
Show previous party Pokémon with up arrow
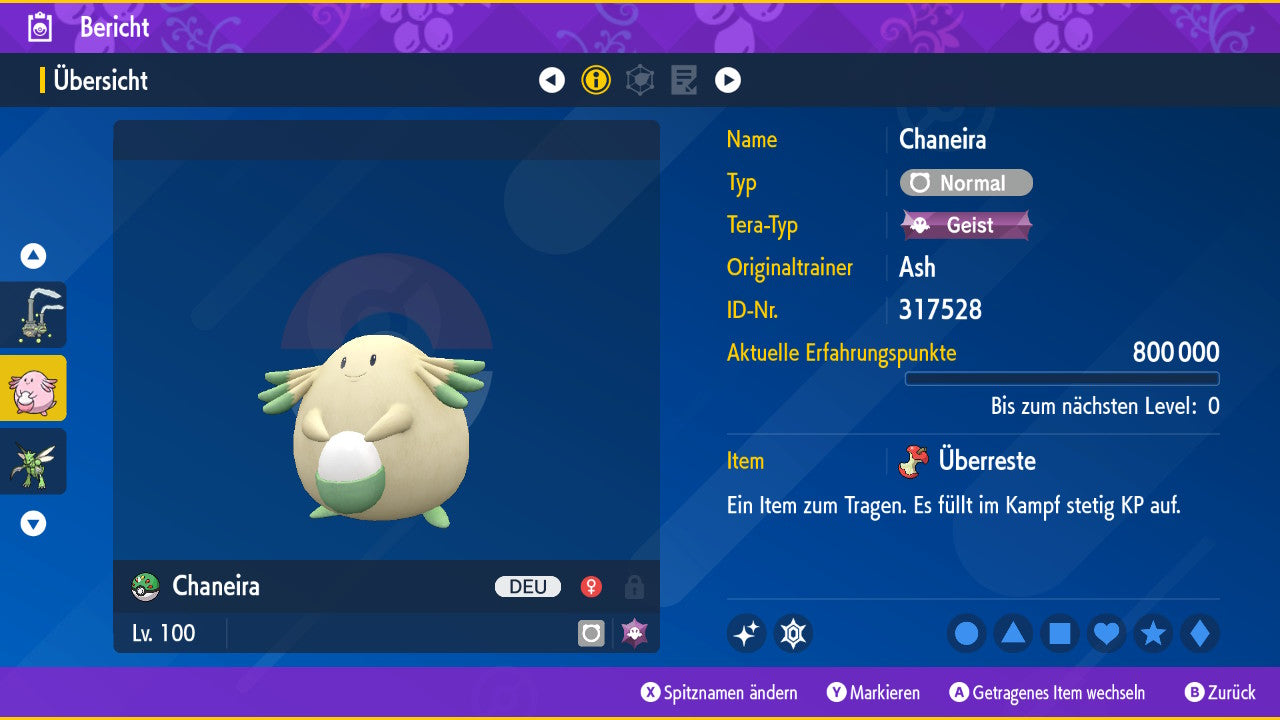pyautogui.click(x=33, y=256)
